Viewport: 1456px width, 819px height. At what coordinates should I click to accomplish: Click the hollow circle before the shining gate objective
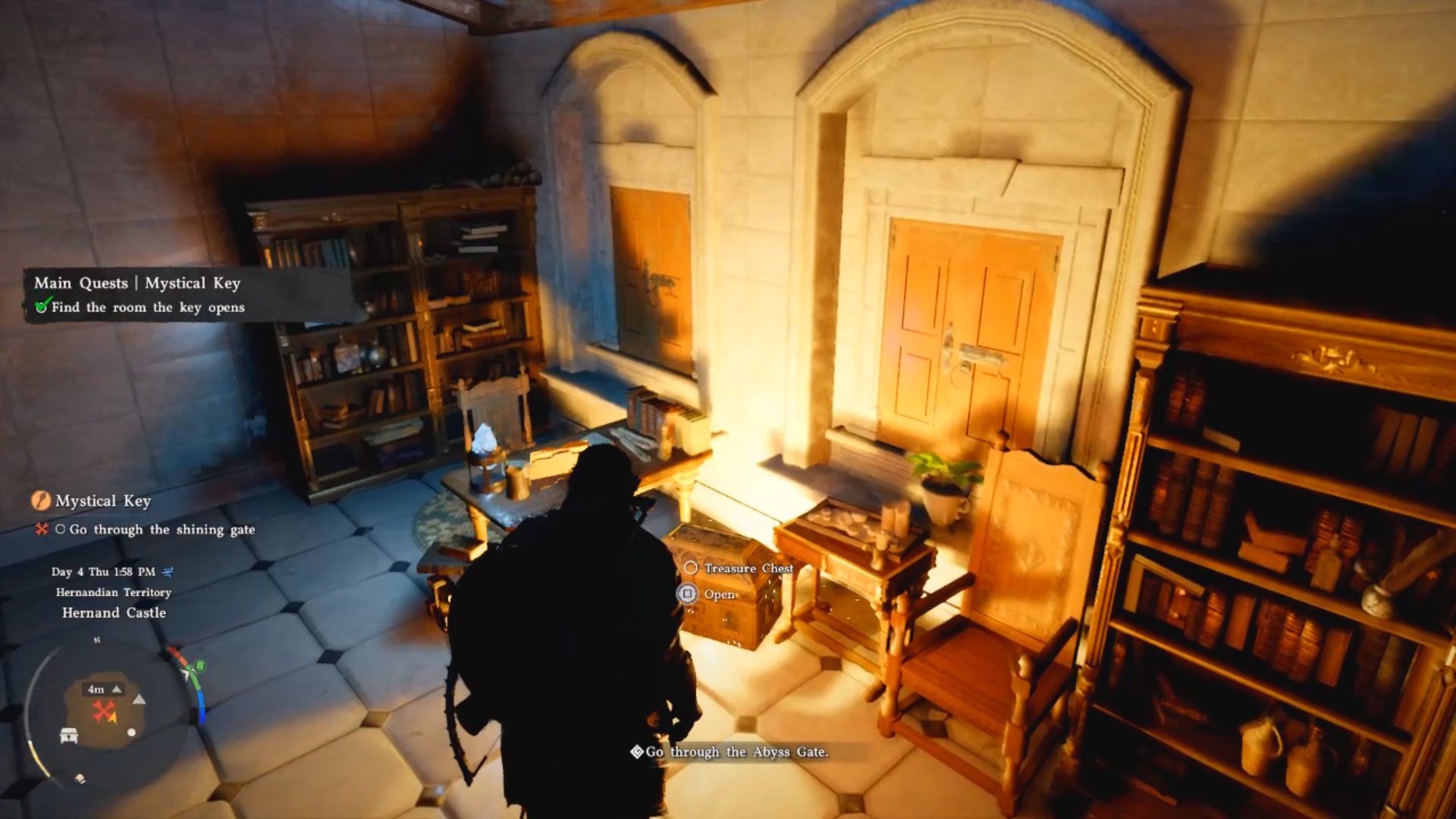click(61, 530)
